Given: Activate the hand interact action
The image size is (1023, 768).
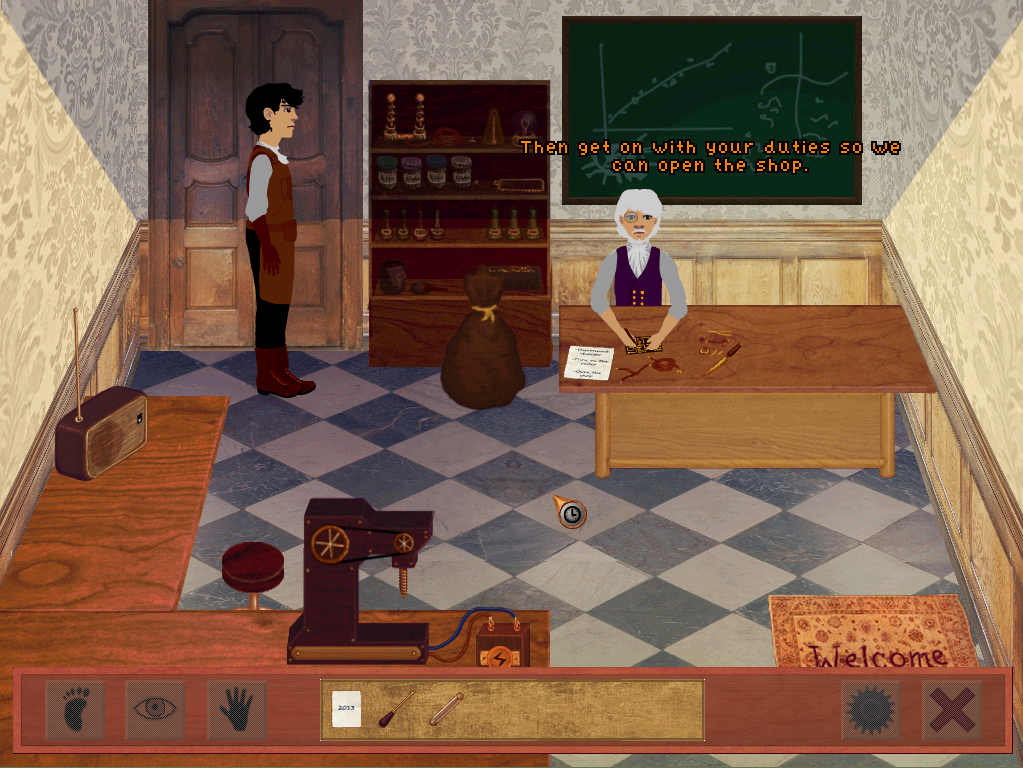Looking at the screenshot, I should coord(236,709).
